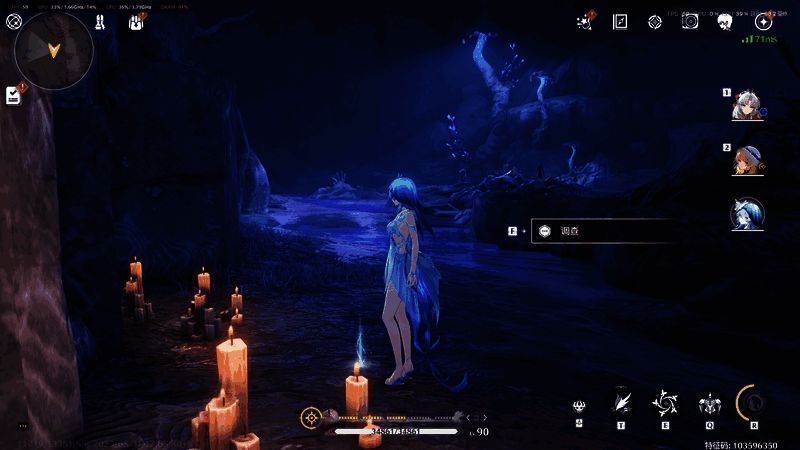
Task: Open the compass guidebook icon
Action: (620, 21)
